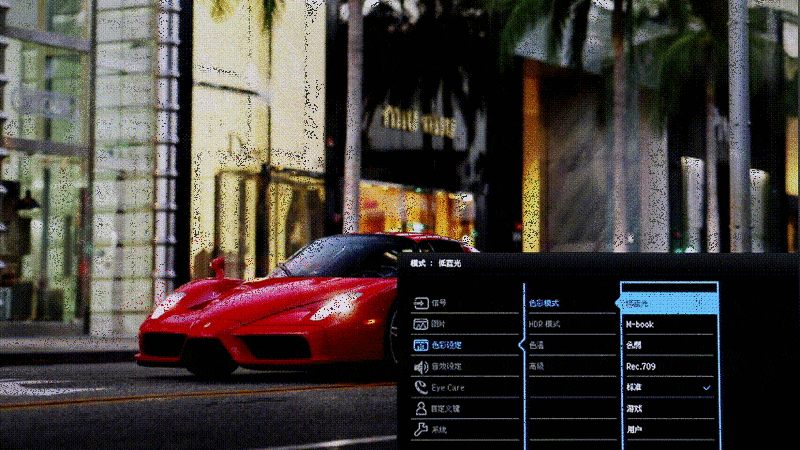The height and width of the screenshot is (450, 800).
Task: Choose the 色彩模式 color mode submenu
Action: pyautogui.click(x=545, y=303)
